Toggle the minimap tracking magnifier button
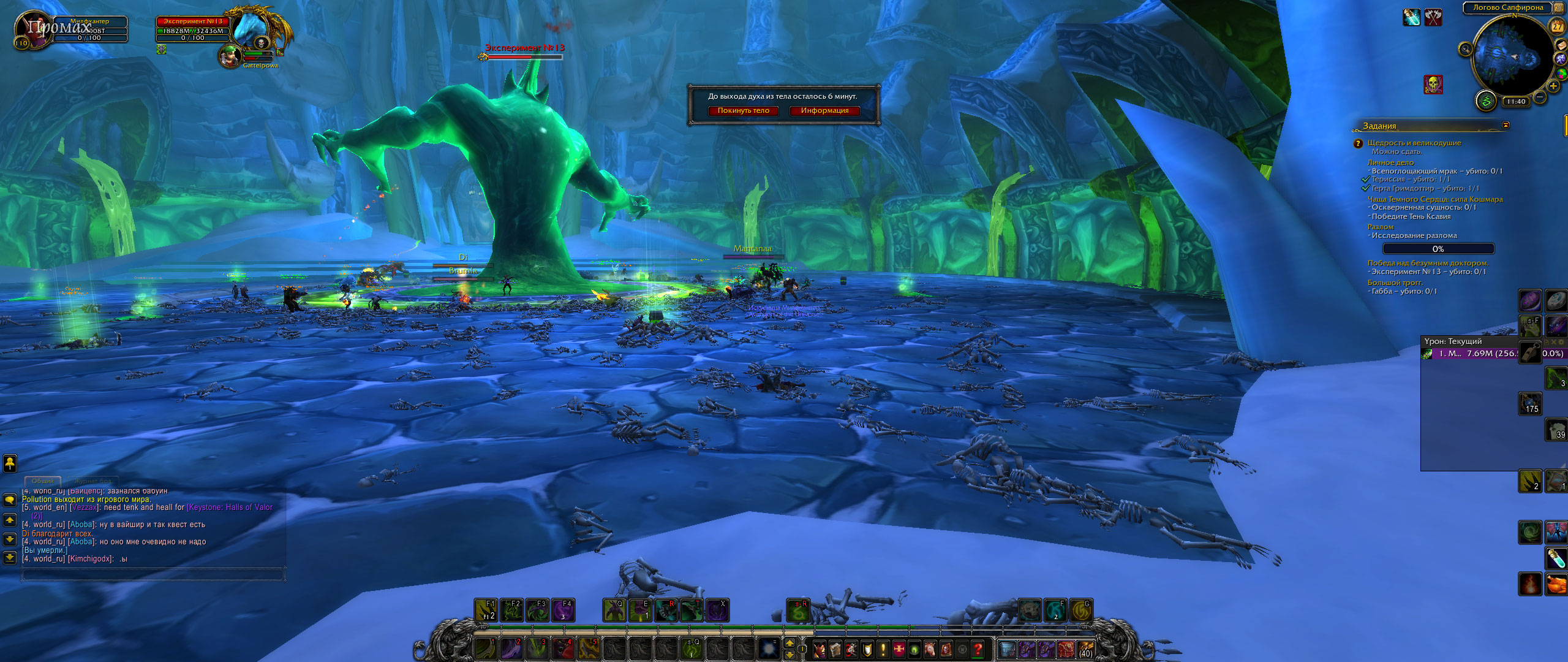 pyautogui.click(x=1465, y=49)
